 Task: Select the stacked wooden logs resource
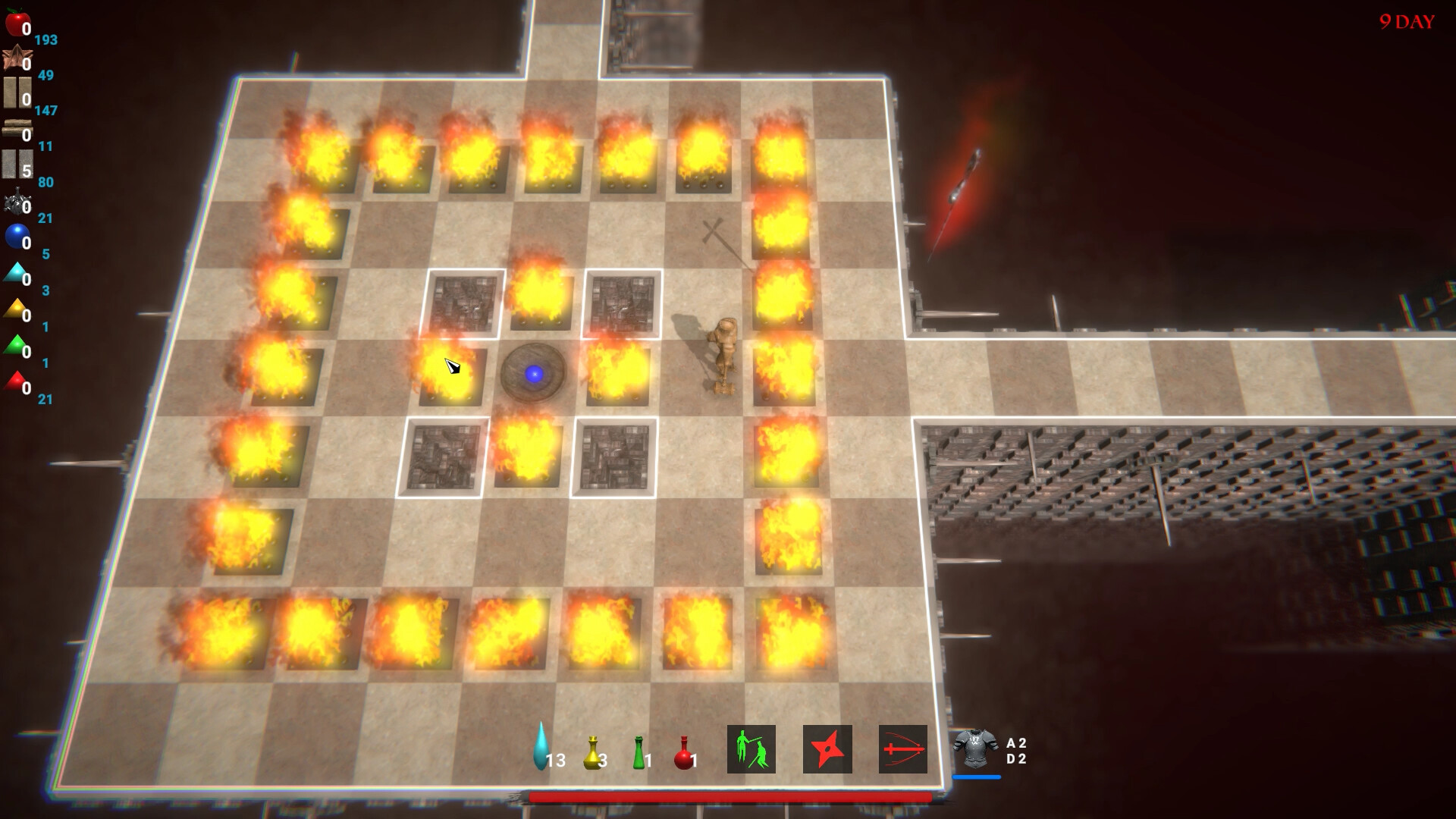tap(16, 129)
